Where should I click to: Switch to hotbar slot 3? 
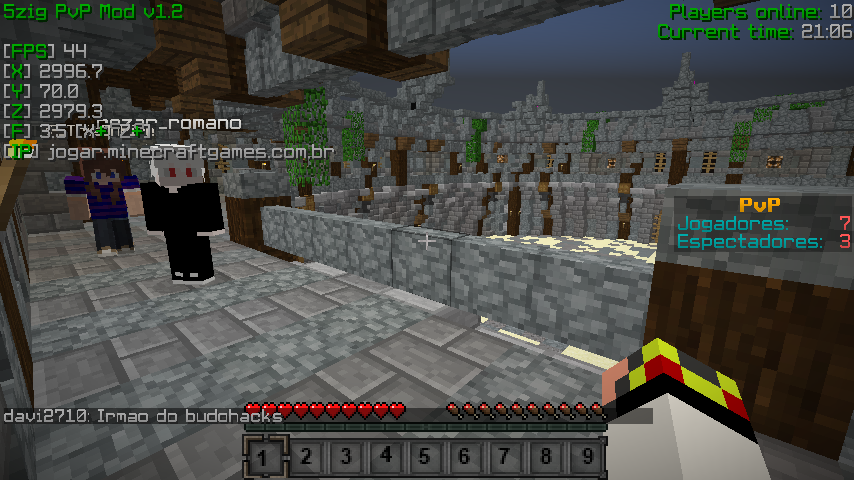[345, 458]
